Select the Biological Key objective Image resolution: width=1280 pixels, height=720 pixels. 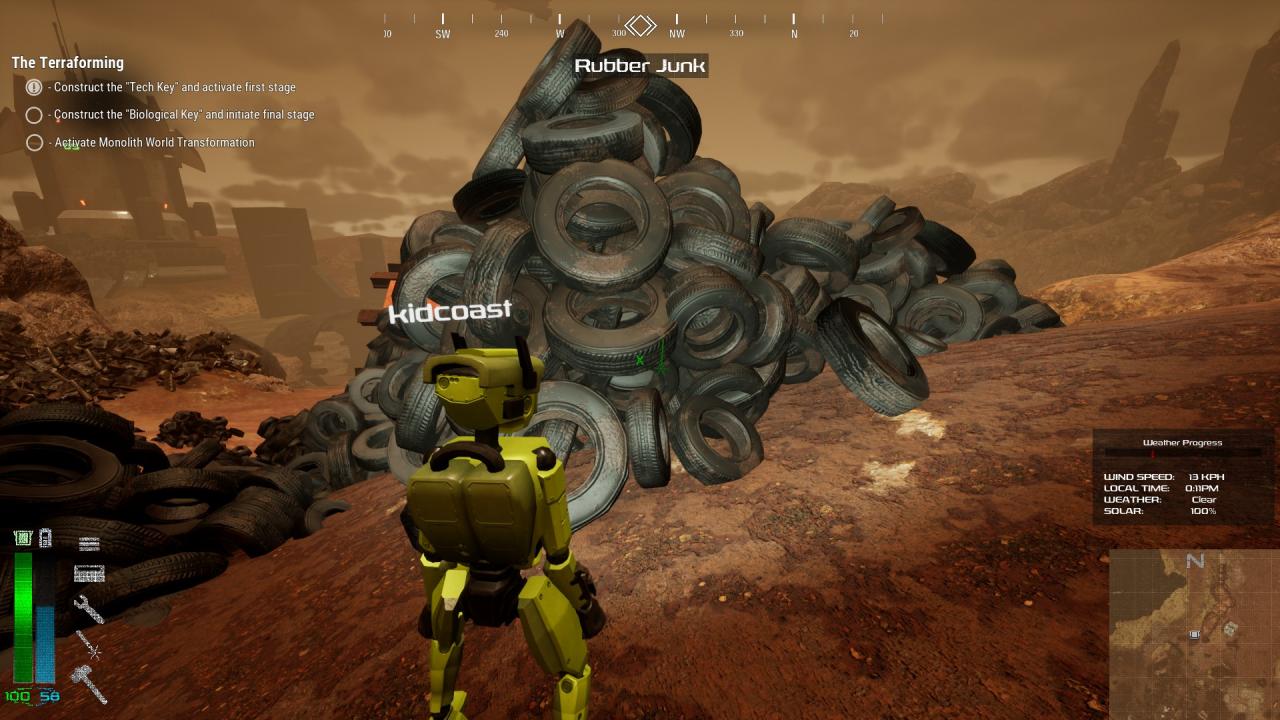tap(184, 115)
